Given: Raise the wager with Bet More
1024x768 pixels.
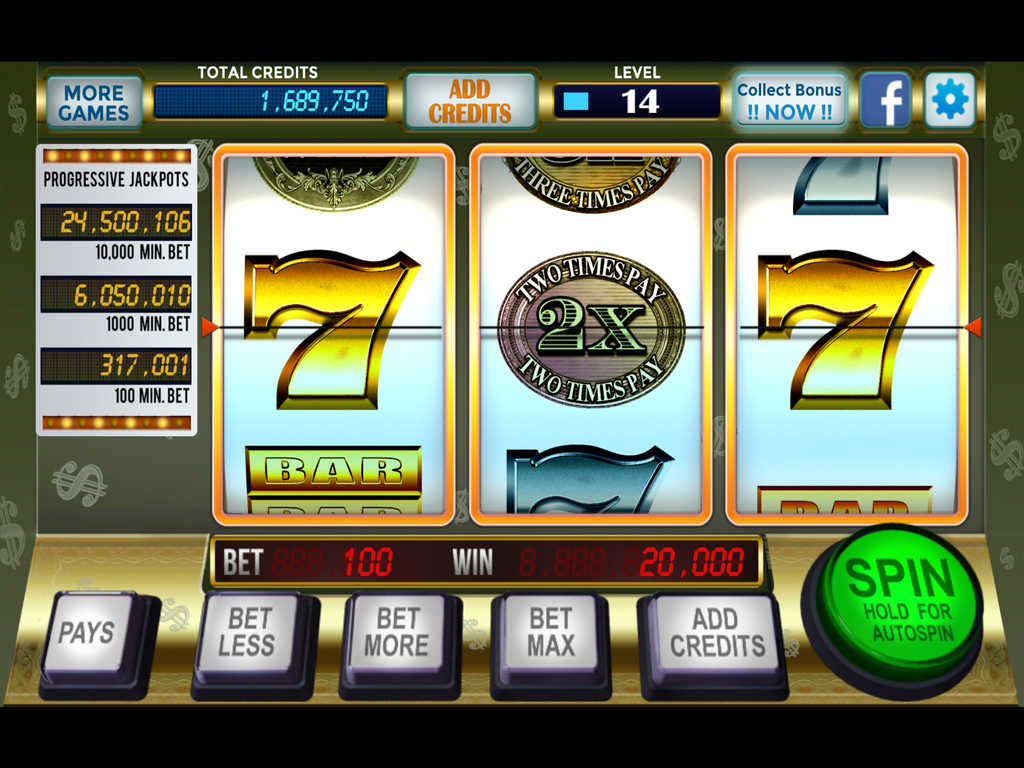Looking at the screenshot, I should [396, 633].
